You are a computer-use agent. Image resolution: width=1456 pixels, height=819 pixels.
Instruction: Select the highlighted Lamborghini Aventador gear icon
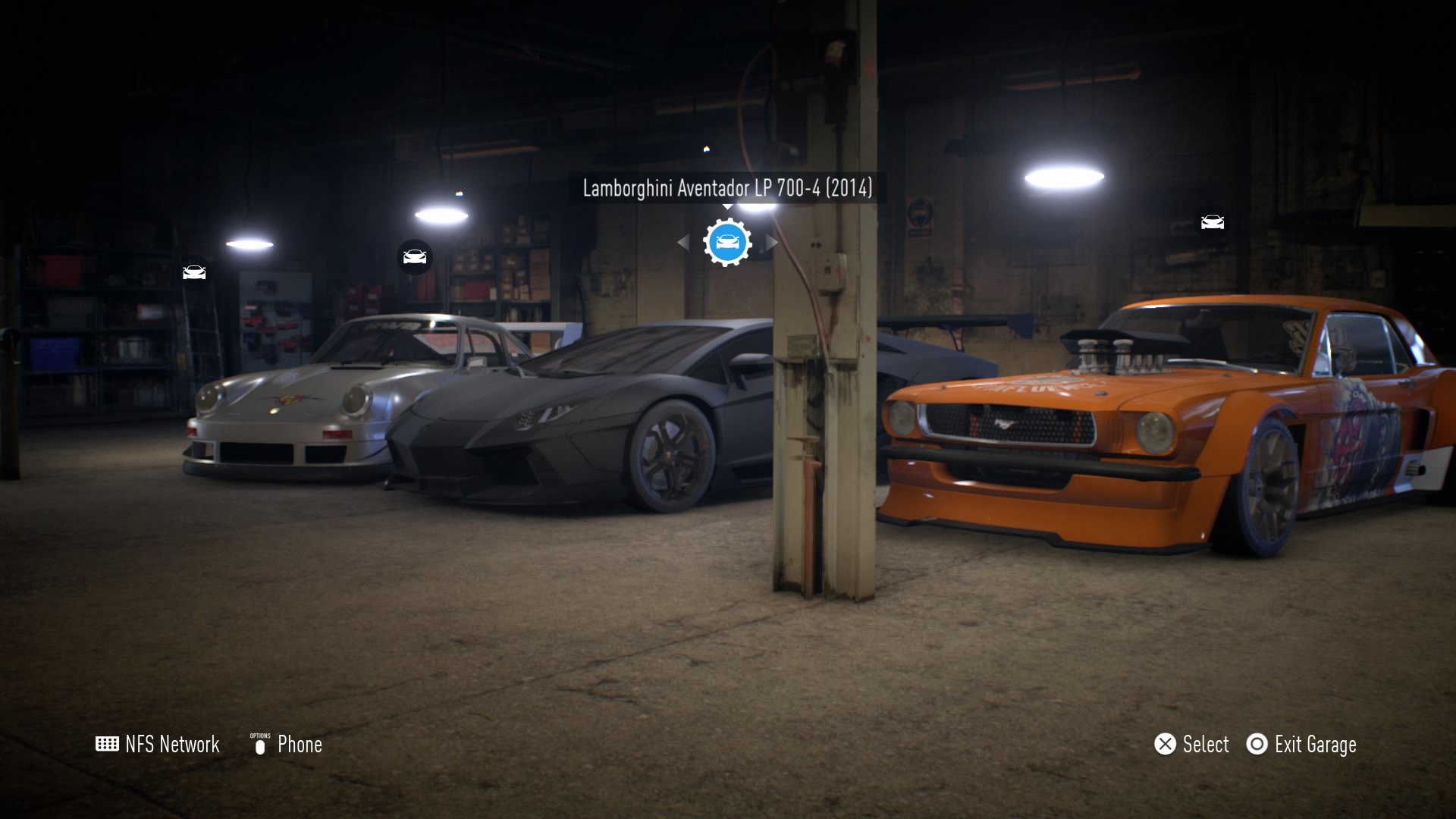click(x=727, y=243)
